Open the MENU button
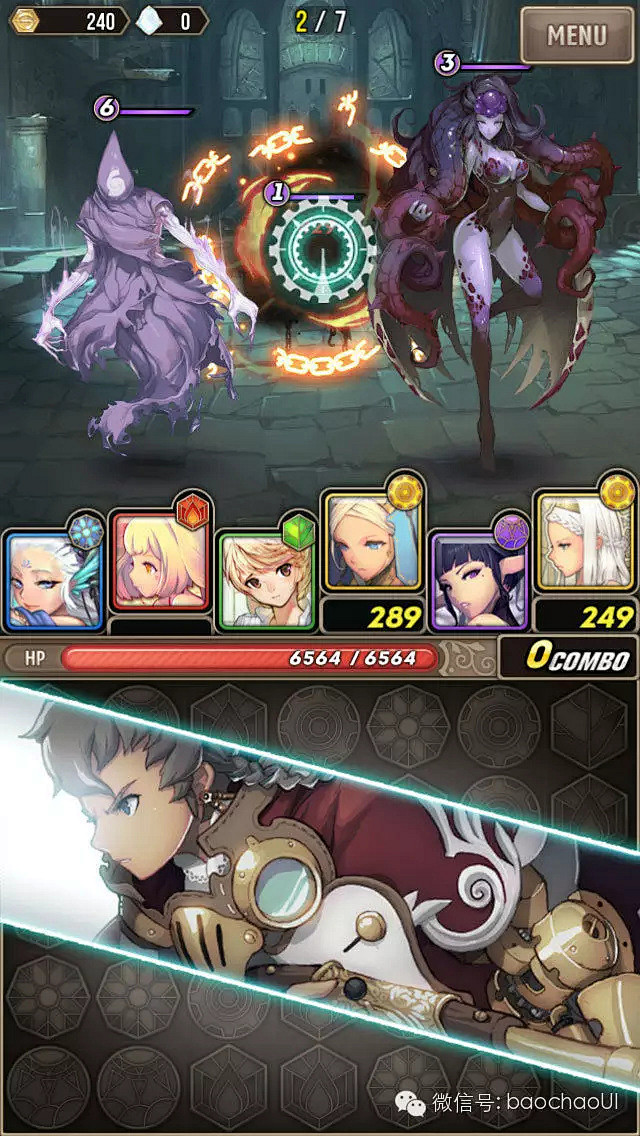This screenshot has height=1136, width=640. point(577,36)
